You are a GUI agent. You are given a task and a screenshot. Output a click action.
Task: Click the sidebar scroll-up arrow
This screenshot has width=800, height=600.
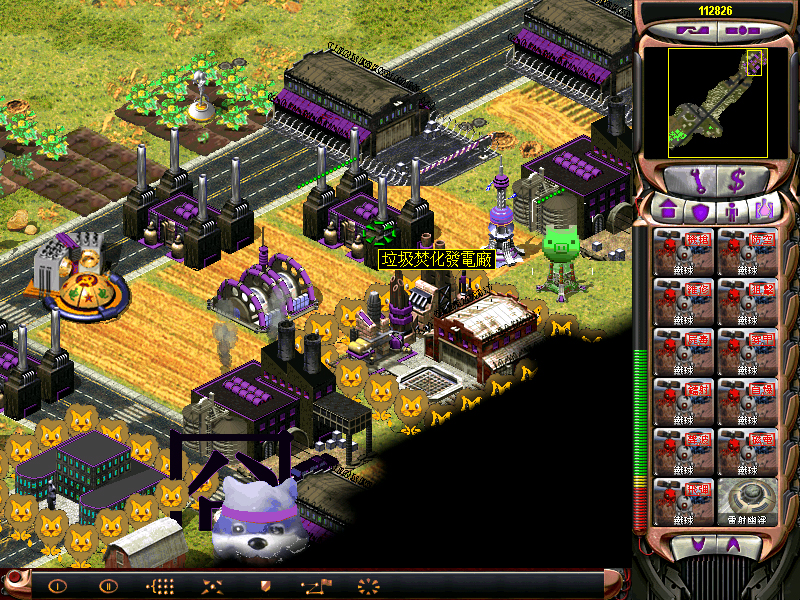pyautogui.click(x=734, y=545)
